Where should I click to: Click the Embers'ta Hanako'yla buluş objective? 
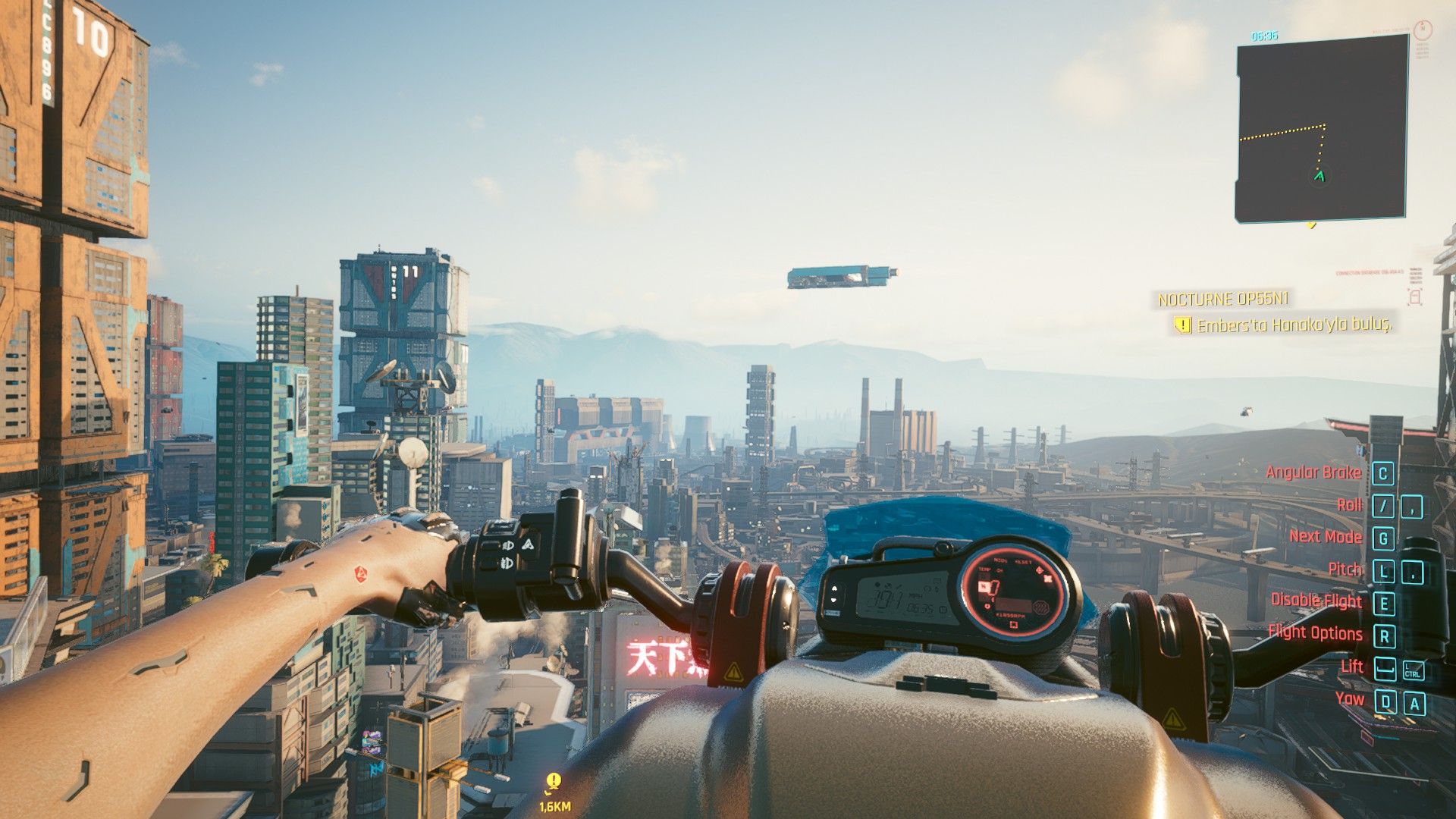tap(1294, 325)
